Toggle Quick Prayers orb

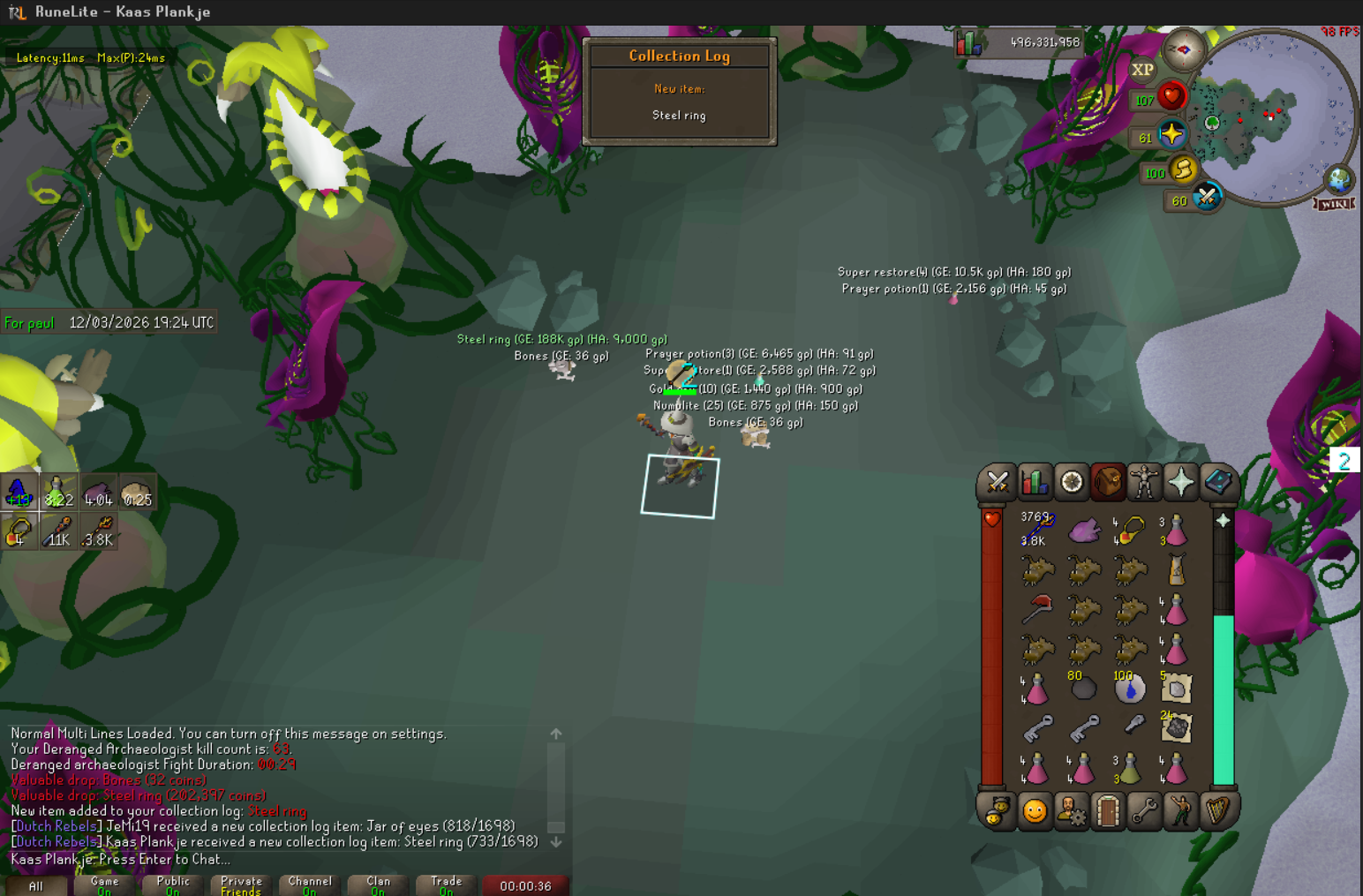click(1171, 135)
